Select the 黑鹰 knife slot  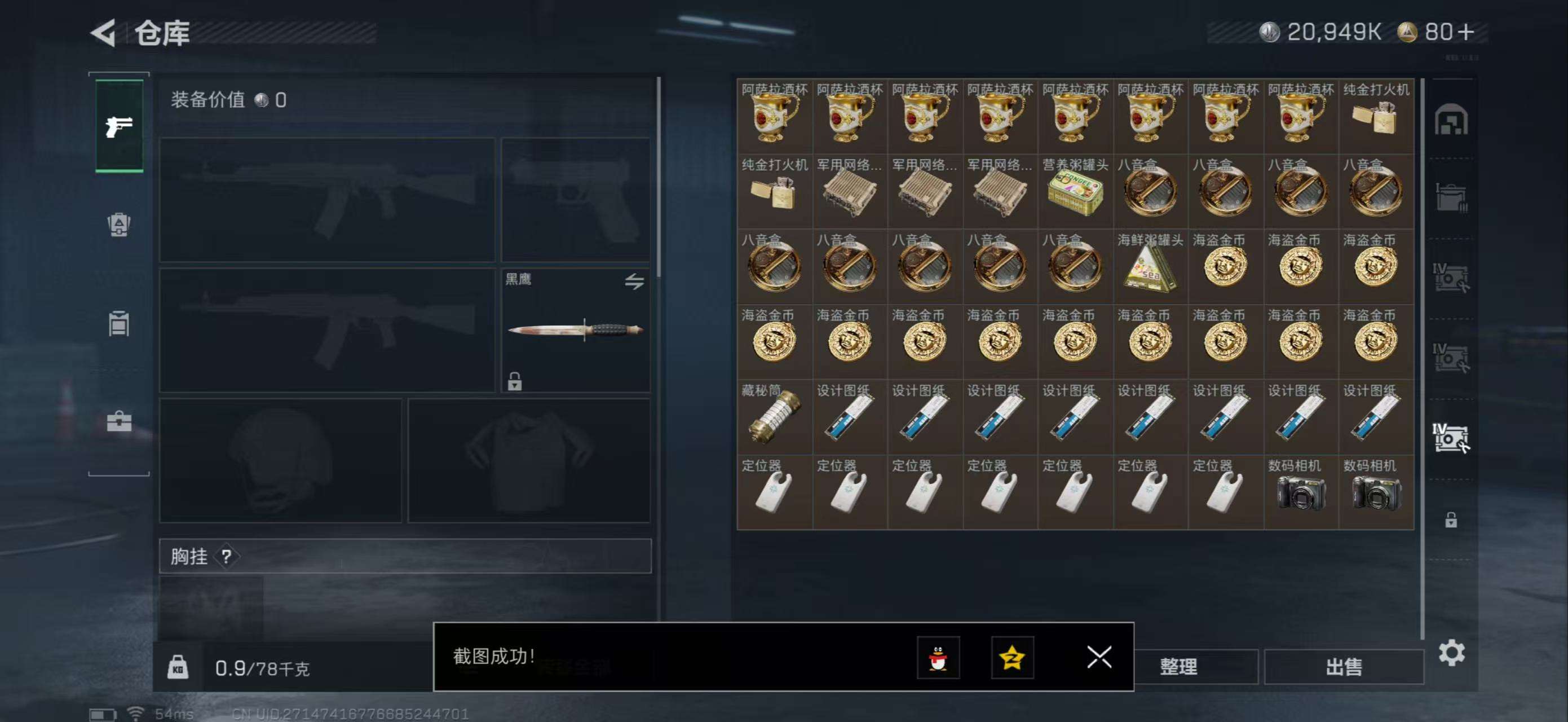[575, 330]
